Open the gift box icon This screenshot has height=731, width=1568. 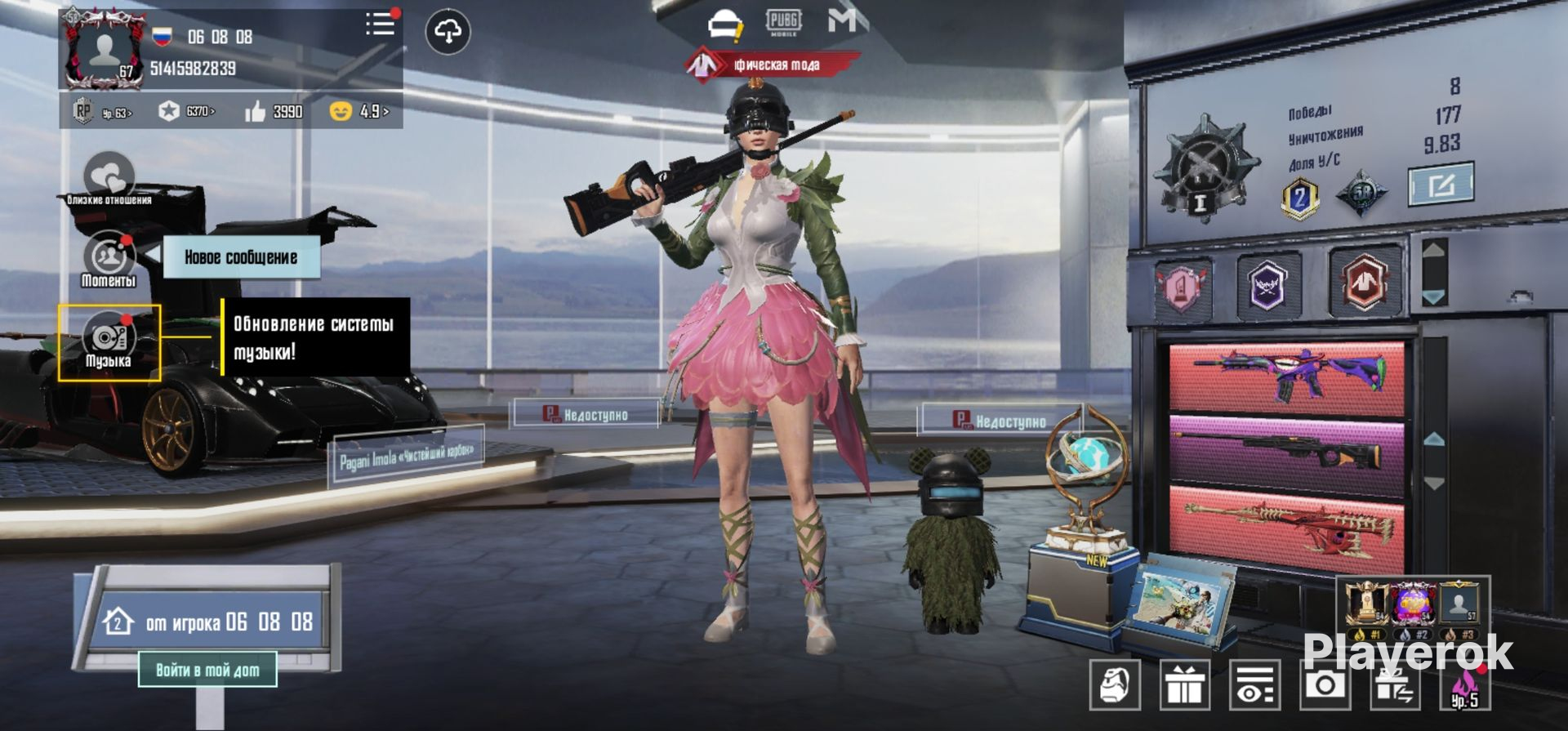[x=1185, y=685]
